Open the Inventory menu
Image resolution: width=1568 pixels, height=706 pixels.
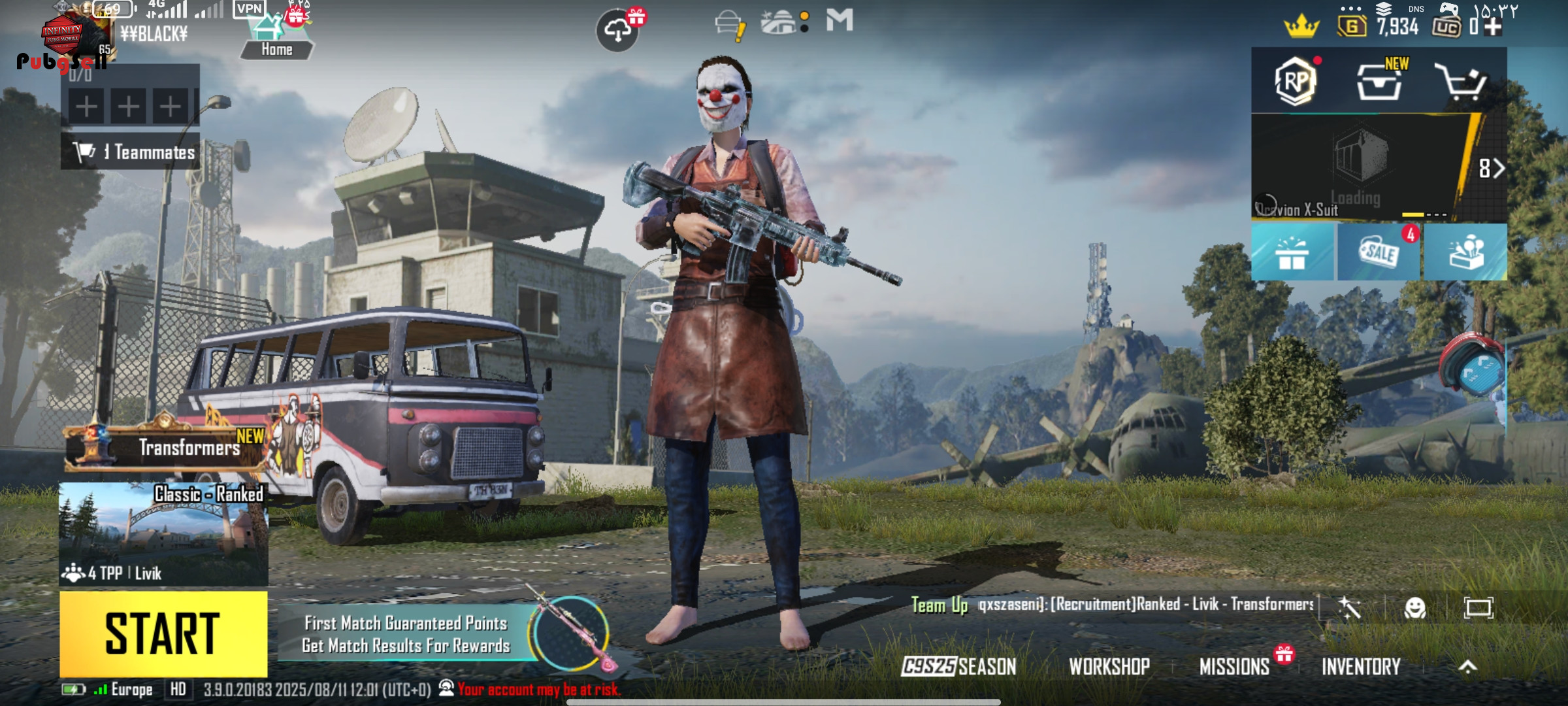pyautogui.click(x=1361, y=666)
